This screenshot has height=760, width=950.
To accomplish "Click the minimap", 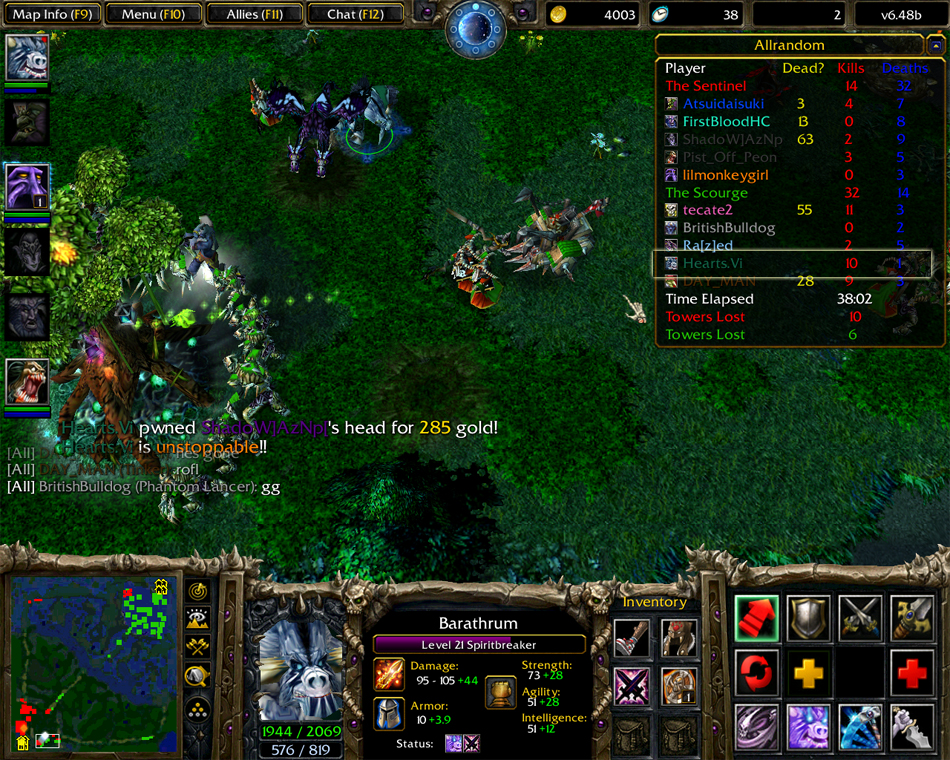I will [90, 662].
